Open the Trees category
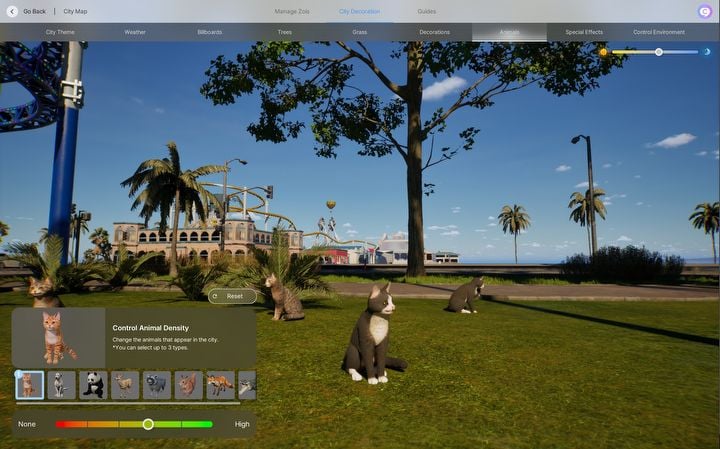This screenshot has height=449, width=720. click(285, 32)
